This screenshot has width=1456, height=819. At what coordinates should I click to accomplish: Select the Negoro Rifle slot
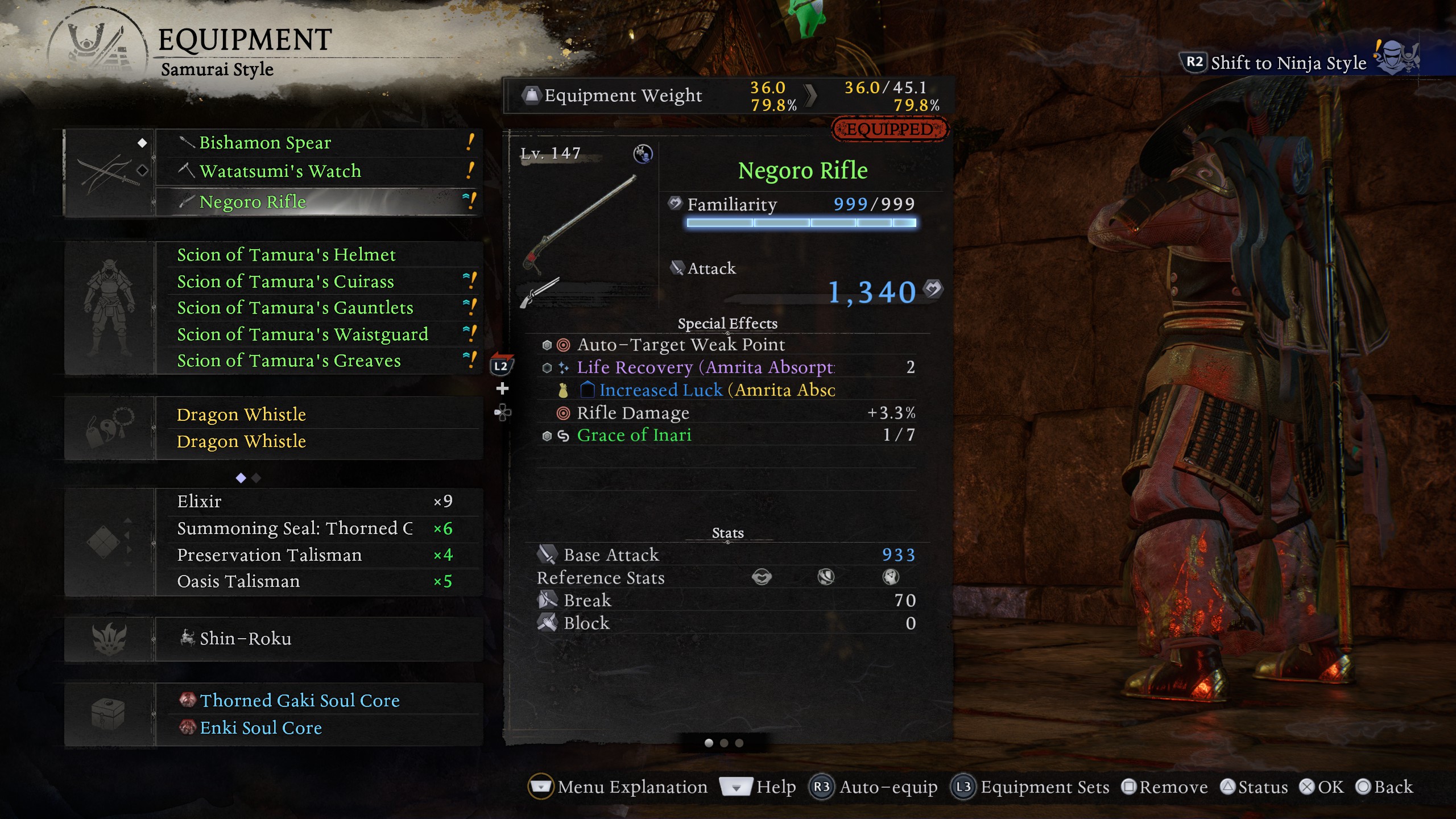click(318, 202)
